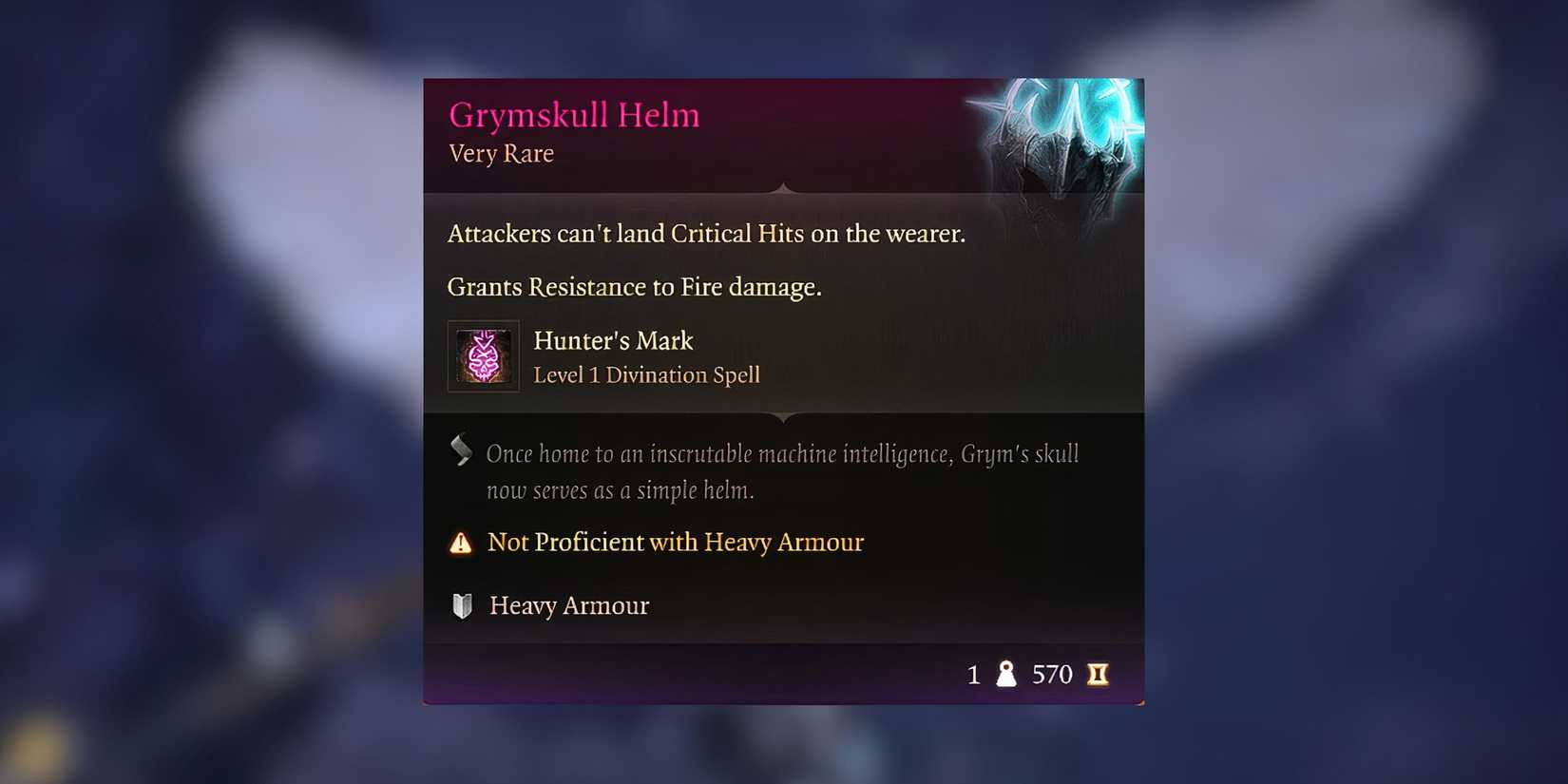This screenshot has width=1568, height=784.
Task: Expand the upper ornamental divider chevron
Action: coord(783,190)
